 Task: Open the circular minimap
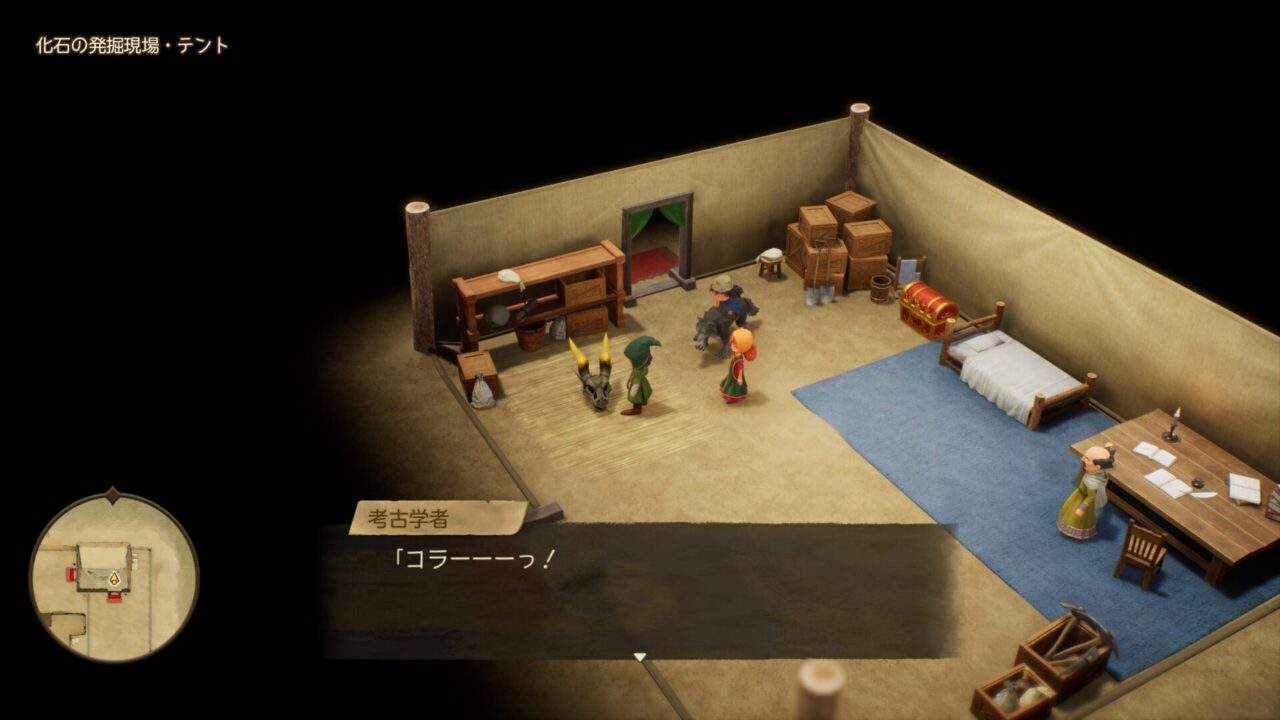113,577
